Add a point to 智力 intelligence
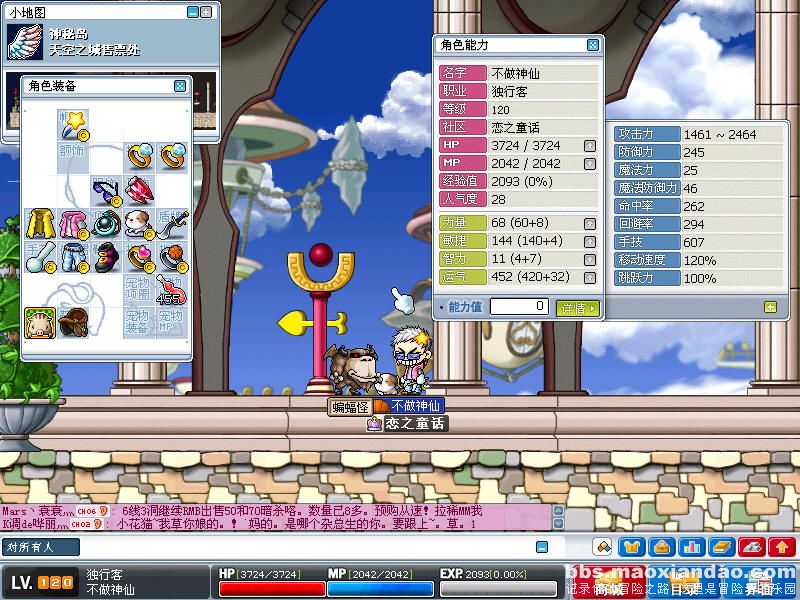 [590, 259]
